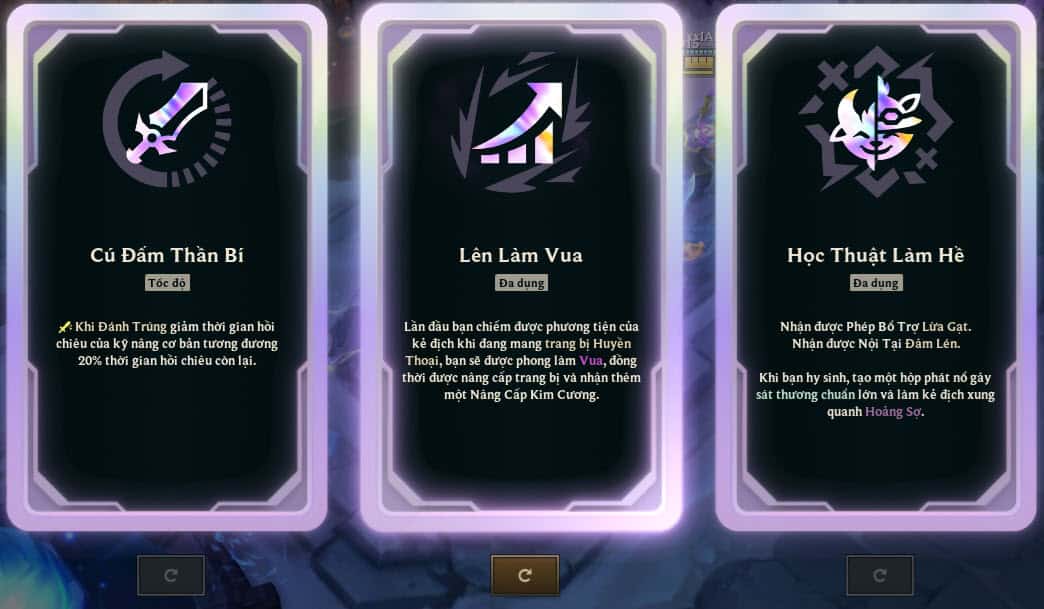
Task: Reroll the Học Thuật Làm Hề augment
Action: 880,575
